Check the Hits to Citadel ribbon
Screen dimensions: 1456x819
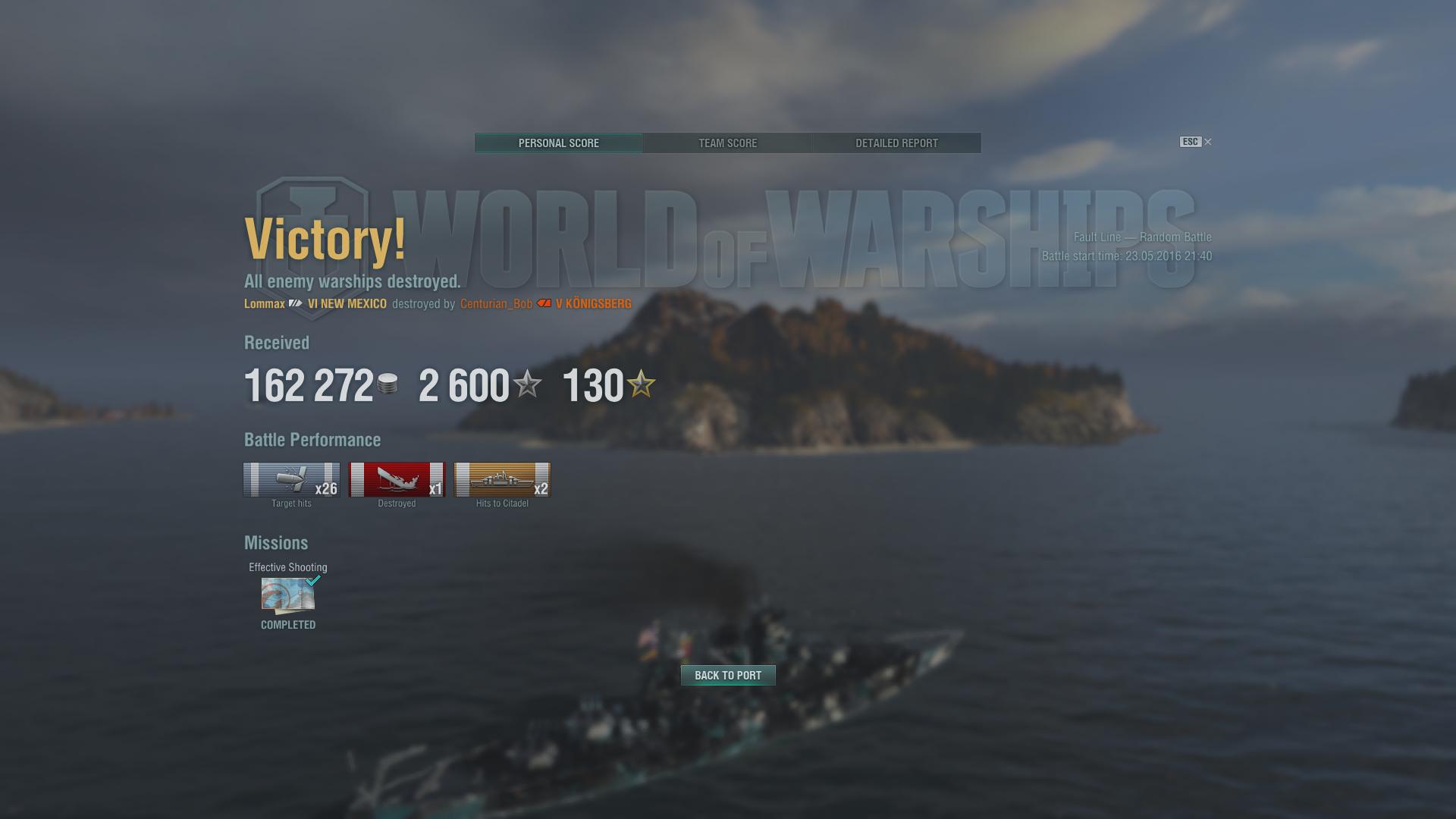(502, 480)
